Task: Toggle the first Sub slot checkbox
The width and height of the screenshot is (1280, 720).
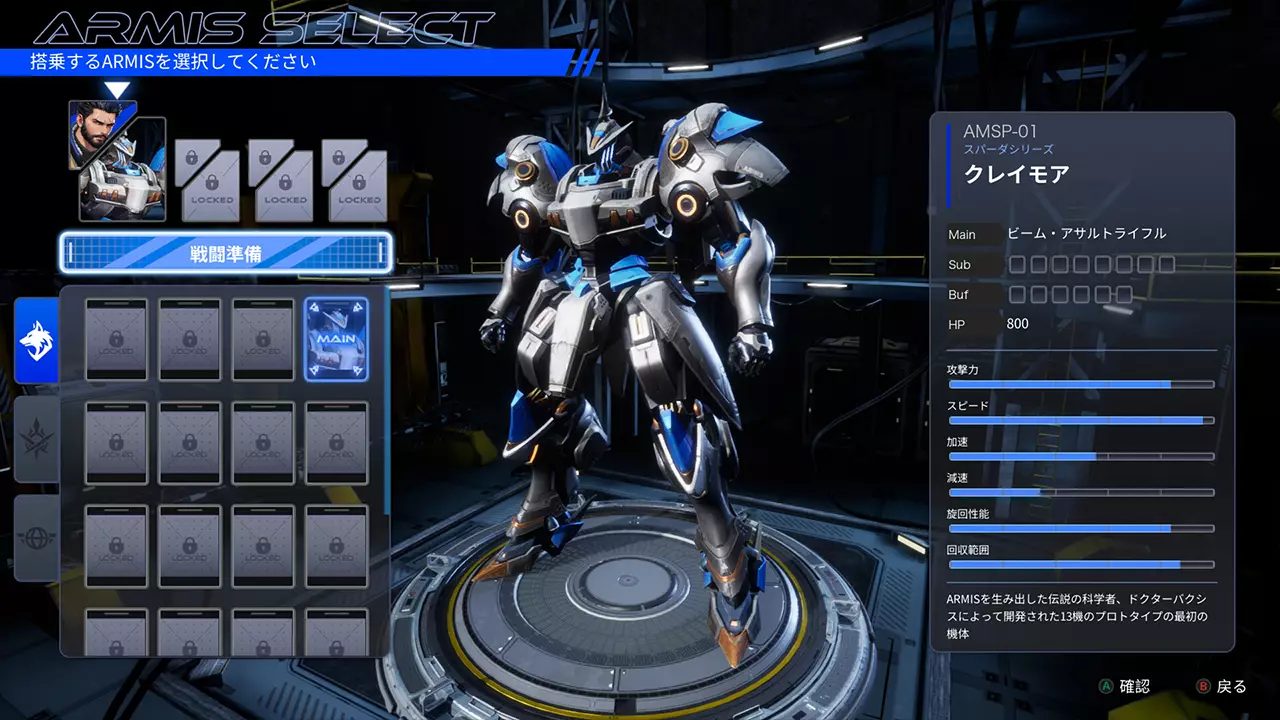Action: coord(1017,265)
